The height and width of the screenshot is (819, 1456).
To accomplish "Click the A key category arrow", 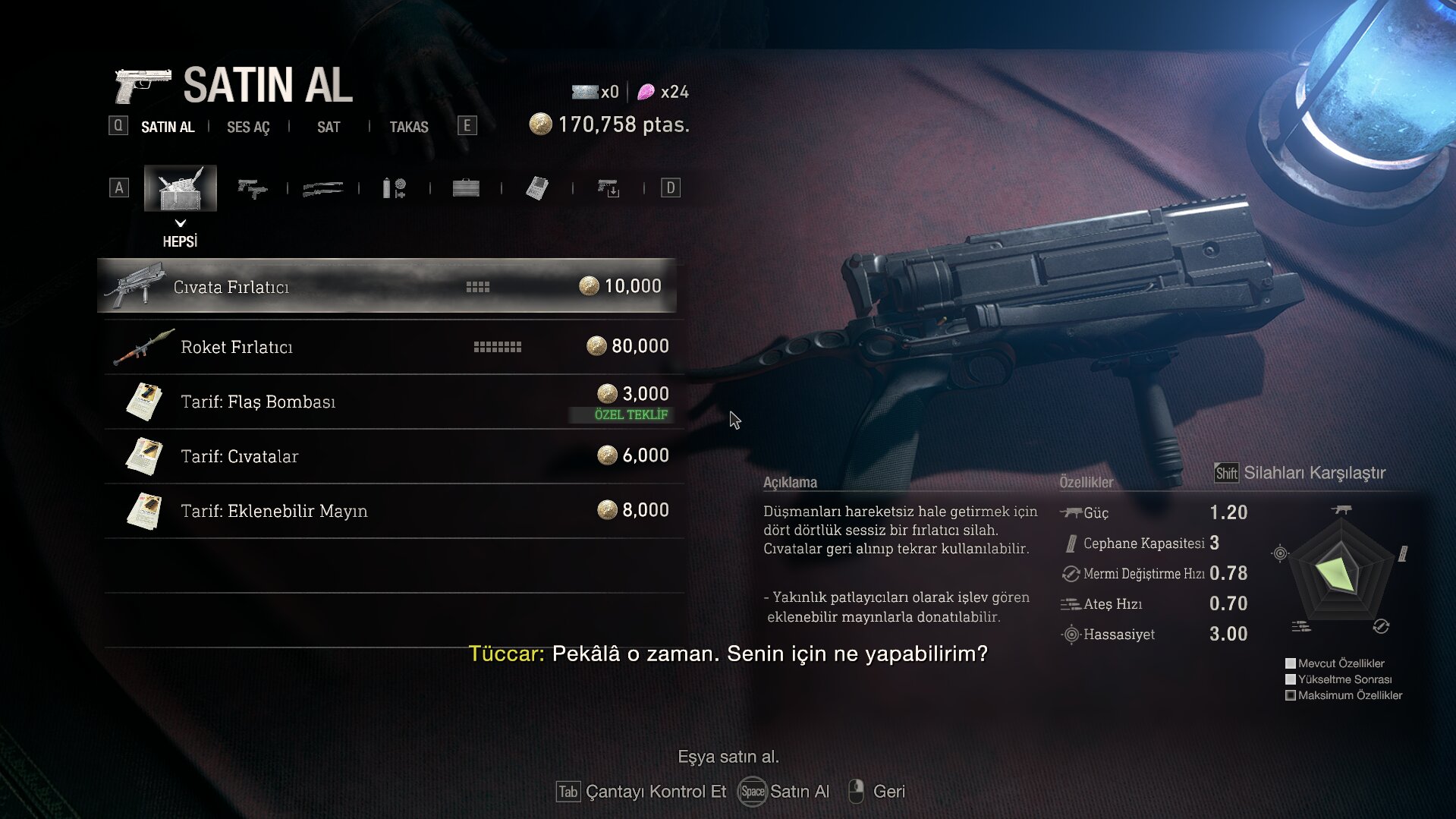I will (x=119, y=187).
